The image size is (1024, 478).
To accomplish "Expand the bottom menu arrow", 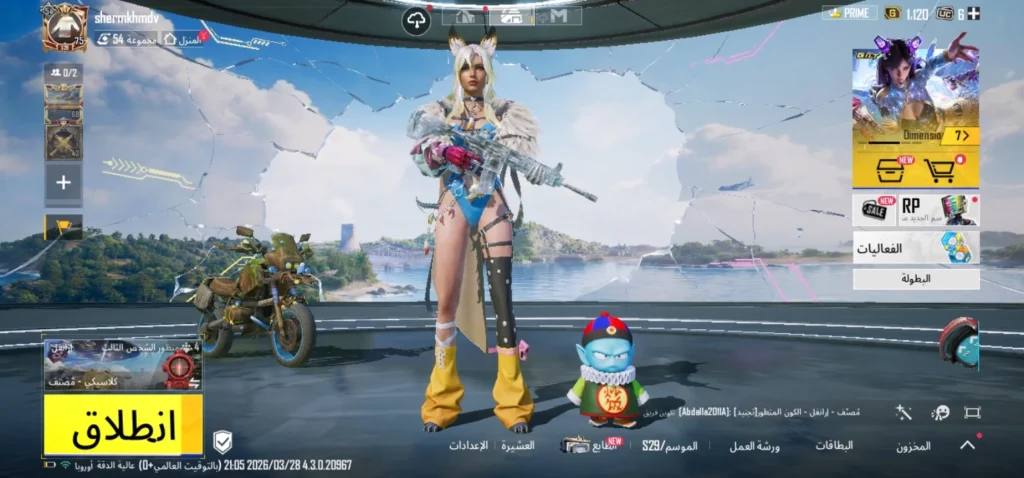I will tap(967, 446).
